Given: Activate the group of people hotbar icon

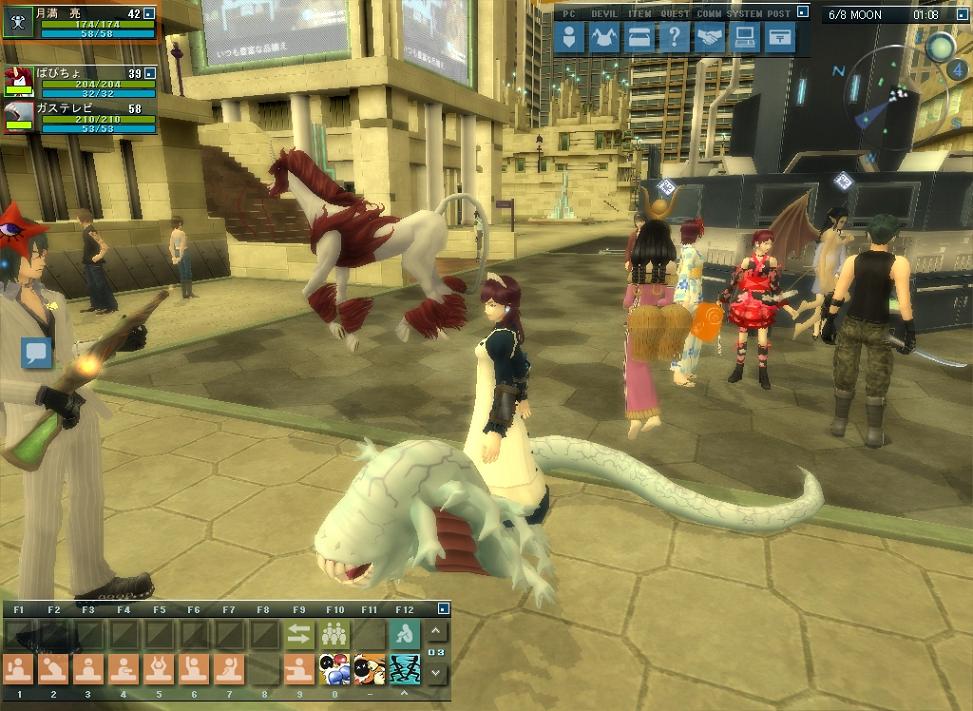Looking at the screenshot, I should 333,633.
